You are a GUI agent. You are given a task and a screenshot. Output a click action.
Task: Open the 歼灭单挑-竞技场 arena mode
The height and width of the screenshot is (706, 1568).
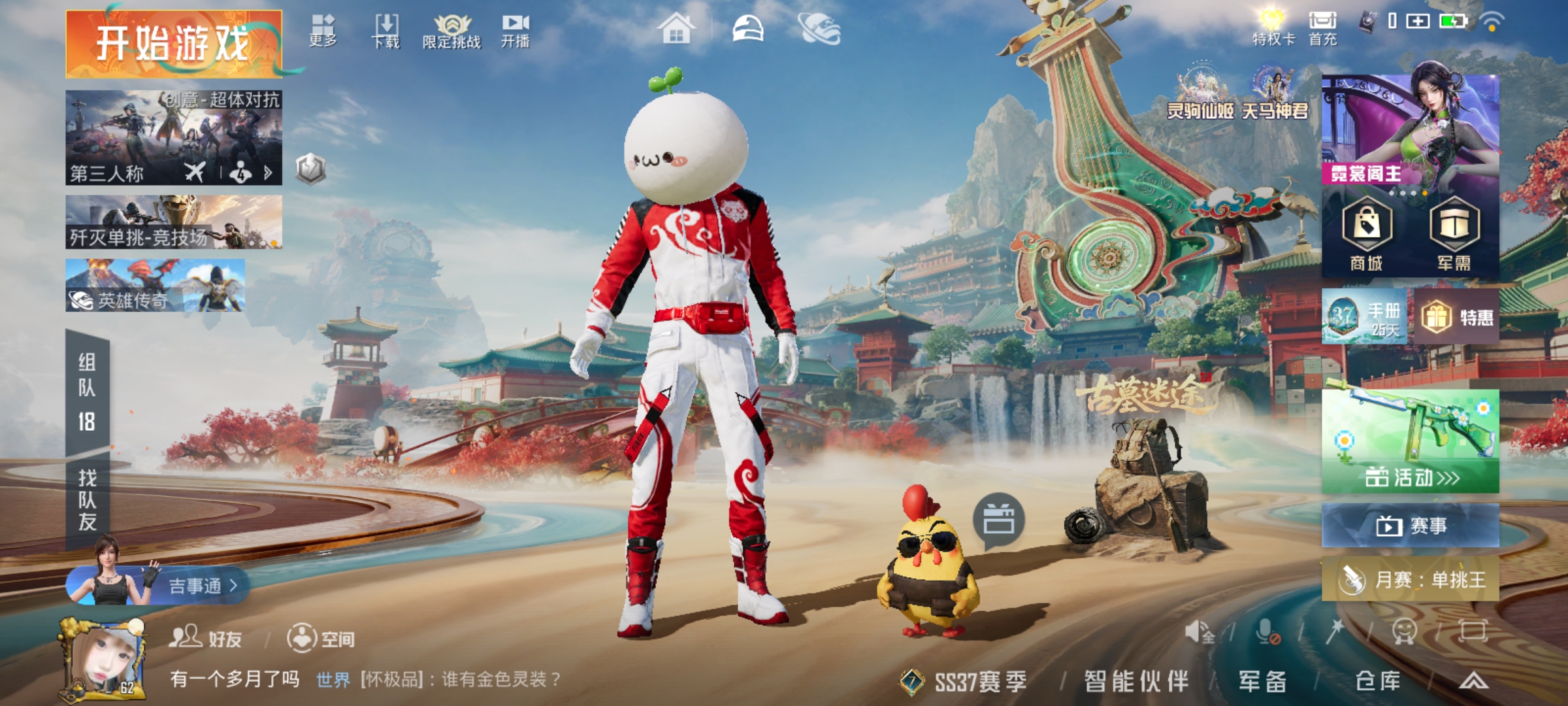pyautogui.click(x=174, y=222)
